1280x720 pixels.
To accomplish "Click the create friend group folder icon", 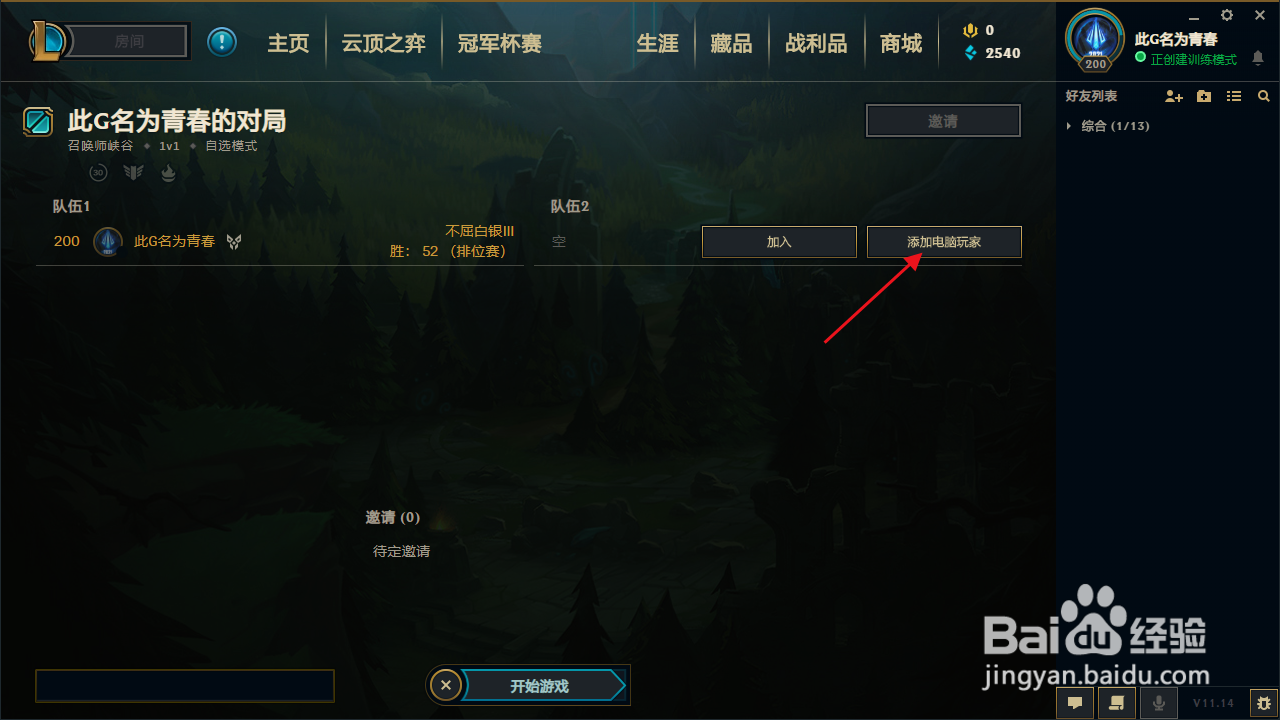I will [1203, 96].
